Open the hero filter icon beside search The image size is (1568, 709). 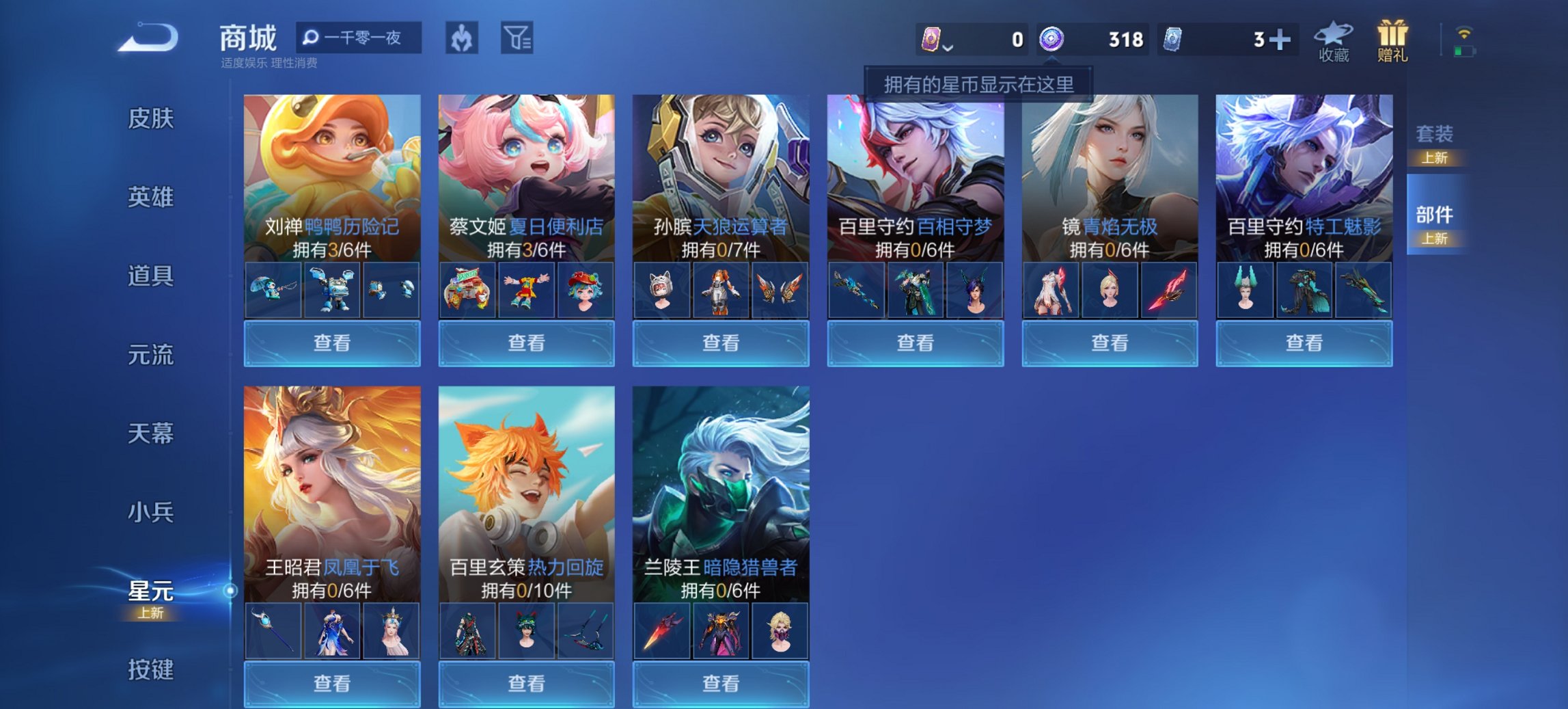(462, 39)
